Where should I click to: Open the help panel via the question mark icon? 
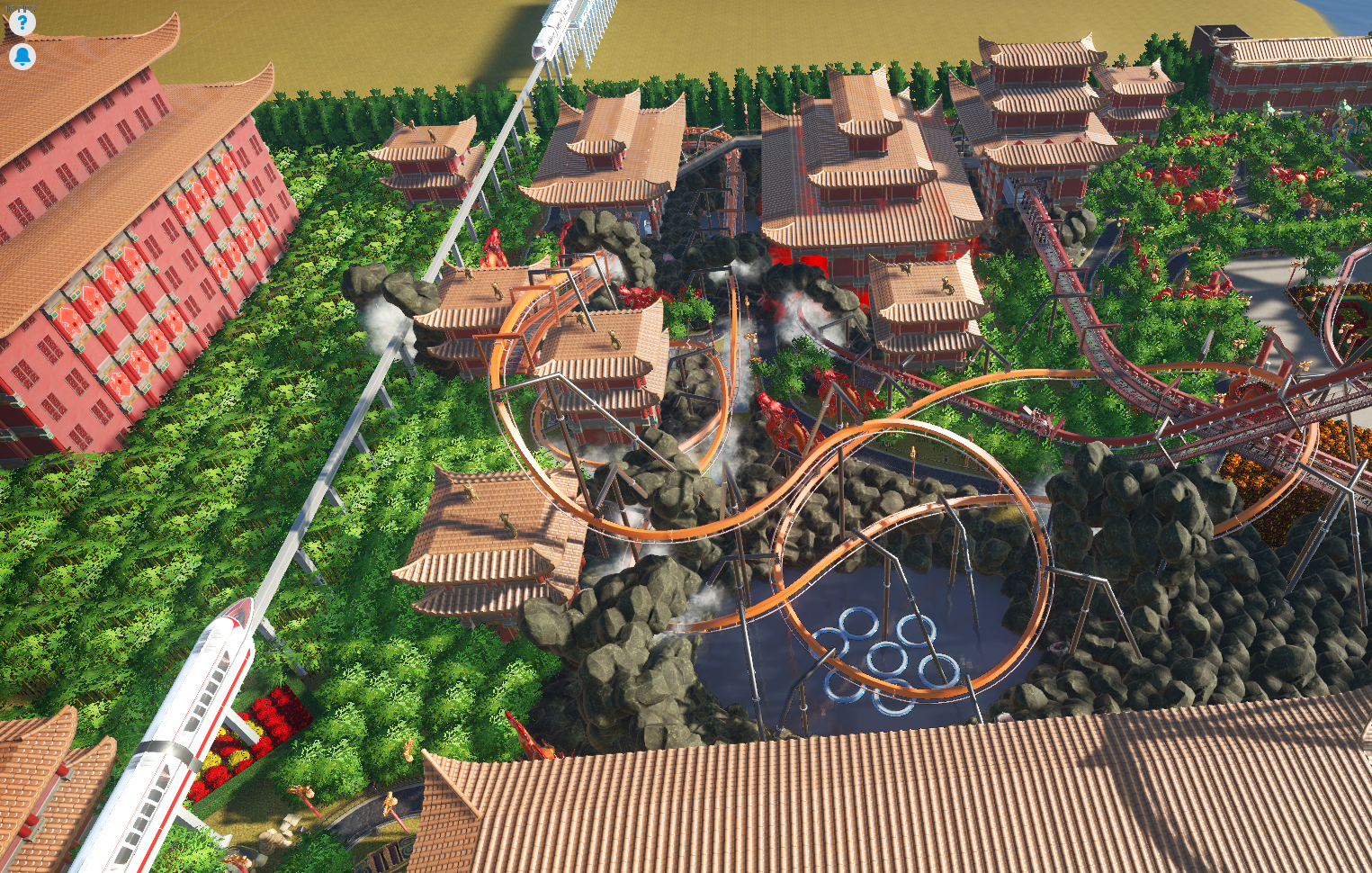22,22
